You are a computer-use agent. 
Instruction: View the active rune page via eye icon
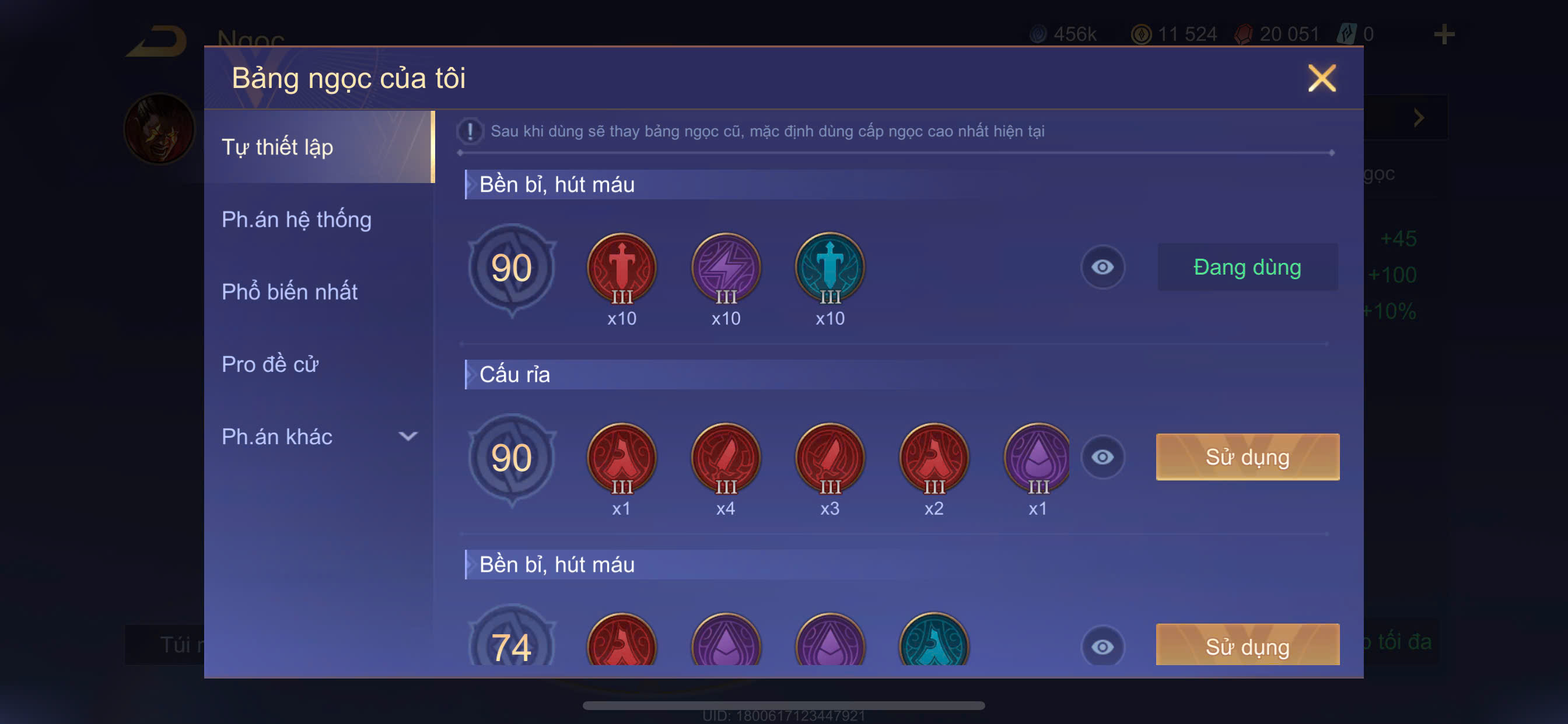tap(1102, 267)
